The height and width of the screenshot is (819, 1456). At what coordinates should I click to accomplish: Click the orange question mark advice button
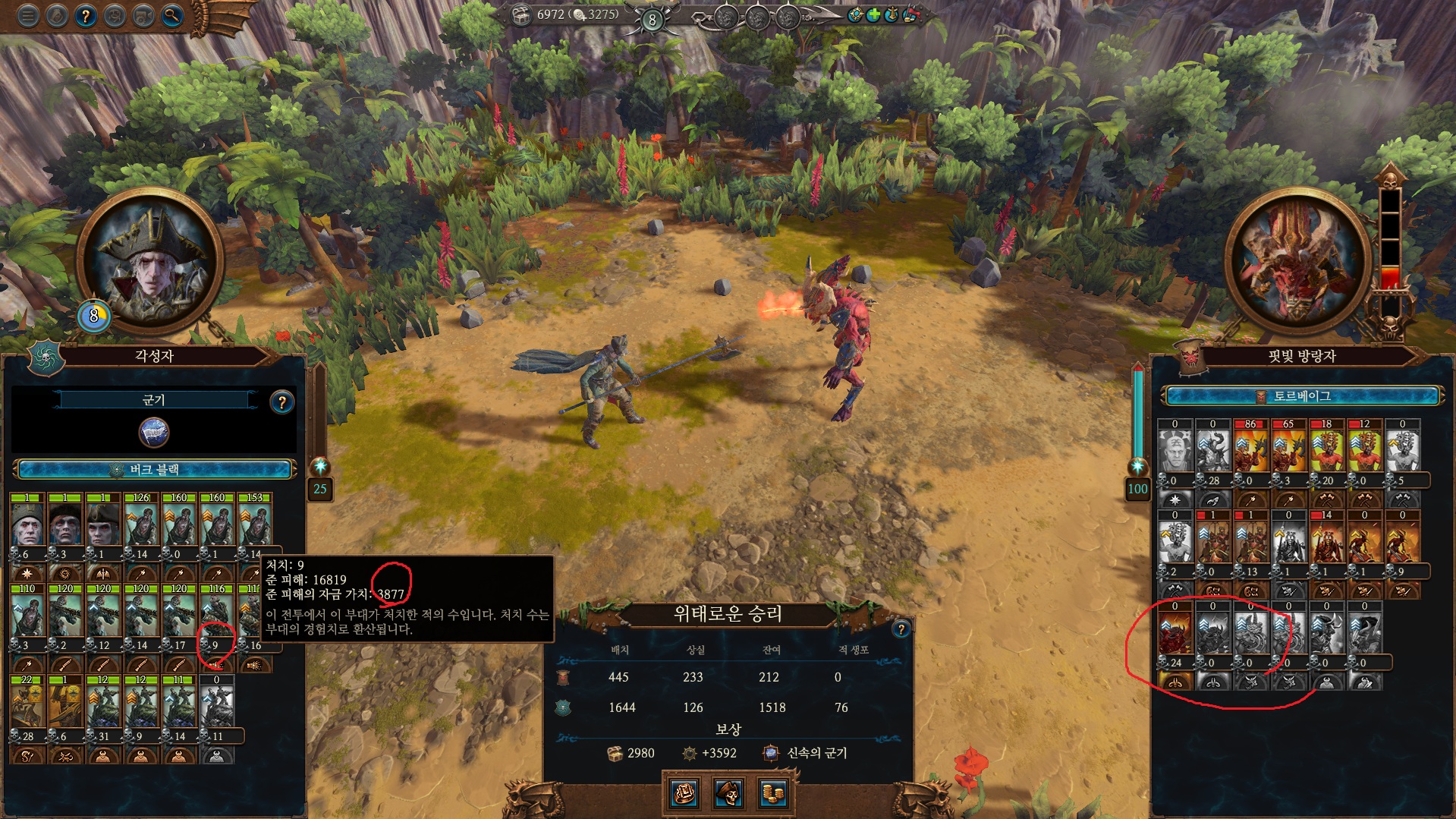[86, 15]
